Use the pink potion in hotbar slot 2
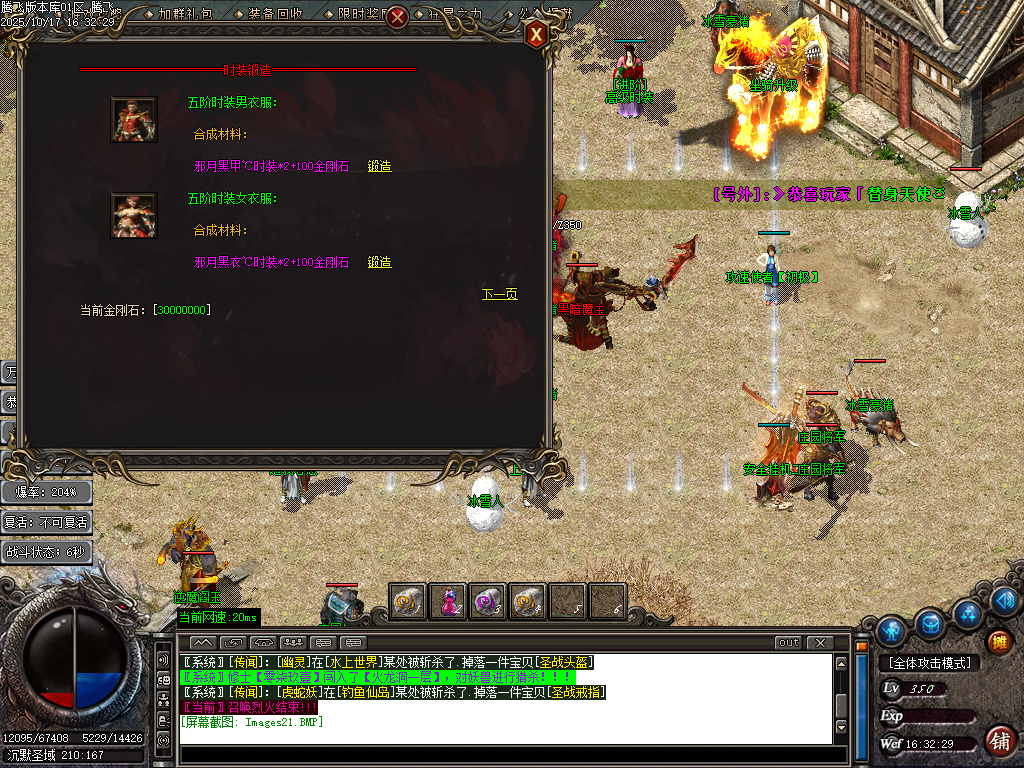 pyautogui.click(x=449, y=601)
